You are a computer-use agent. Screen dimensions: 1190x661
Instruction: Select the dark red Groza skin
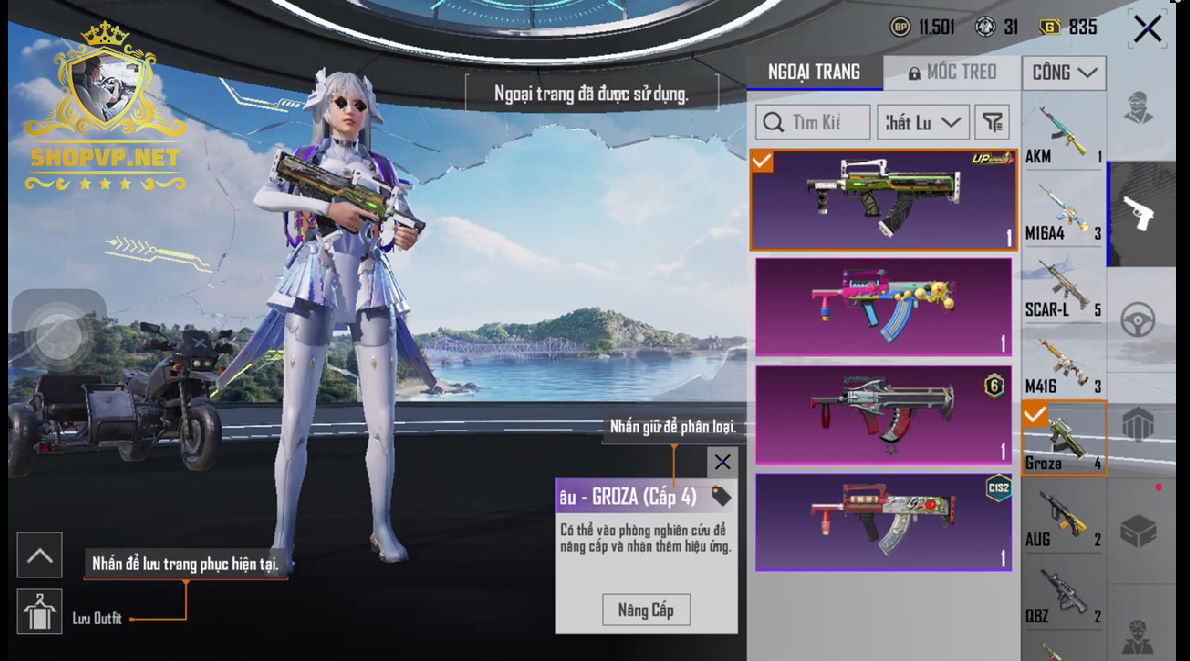883,414
